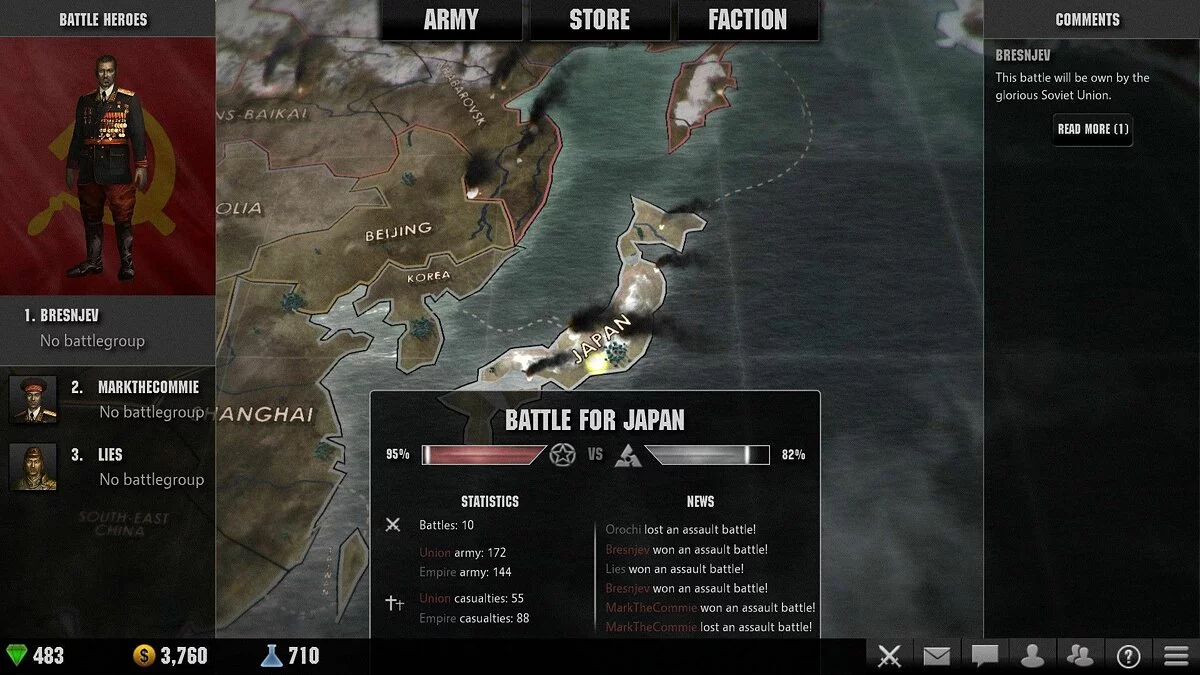Click the blue flask resource icon
This screenshot has width=1200, height=675.
tap(271, 656)
